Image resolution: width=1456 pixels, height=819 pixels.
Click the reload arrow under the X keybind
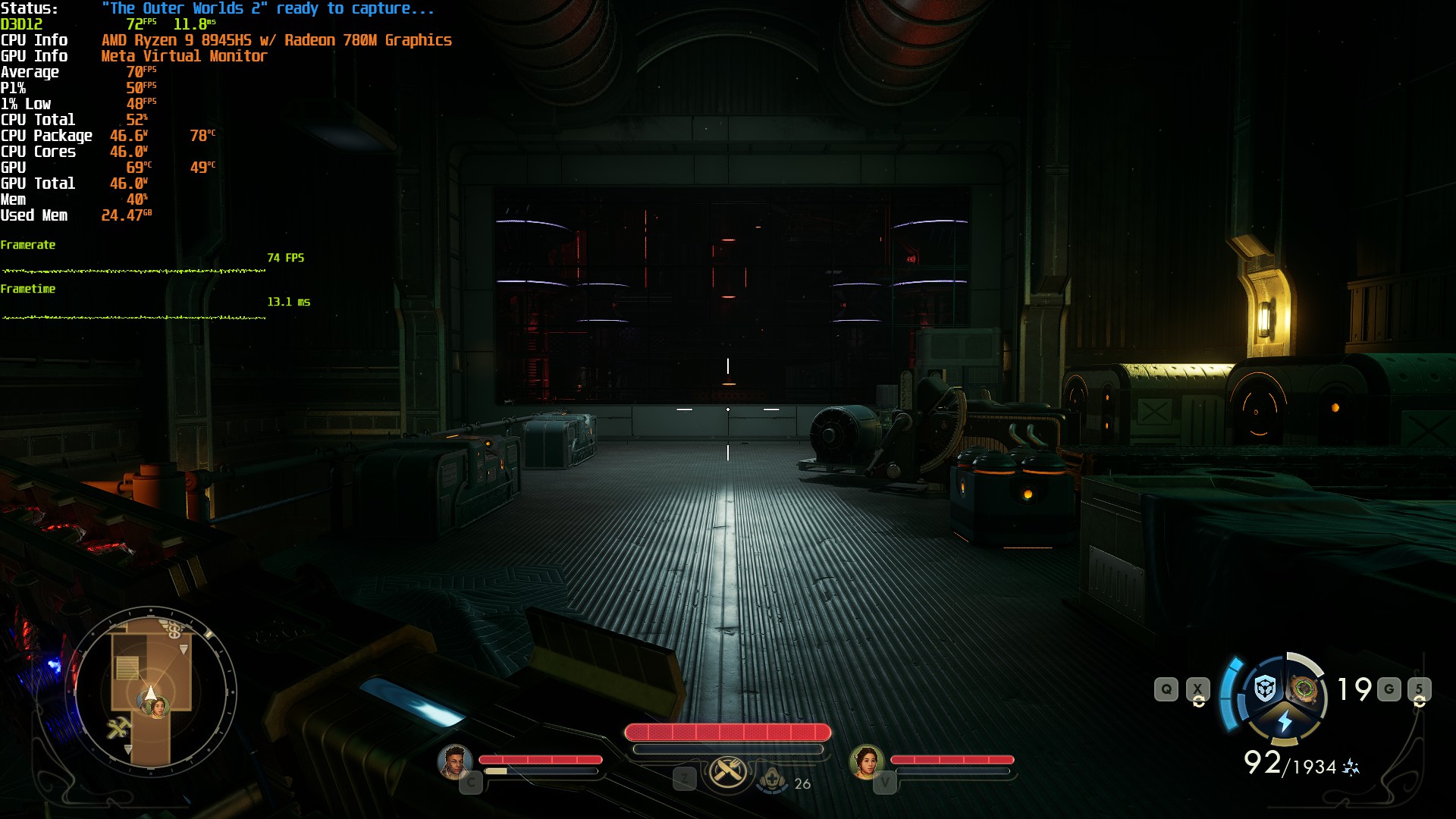point(1198,702)
